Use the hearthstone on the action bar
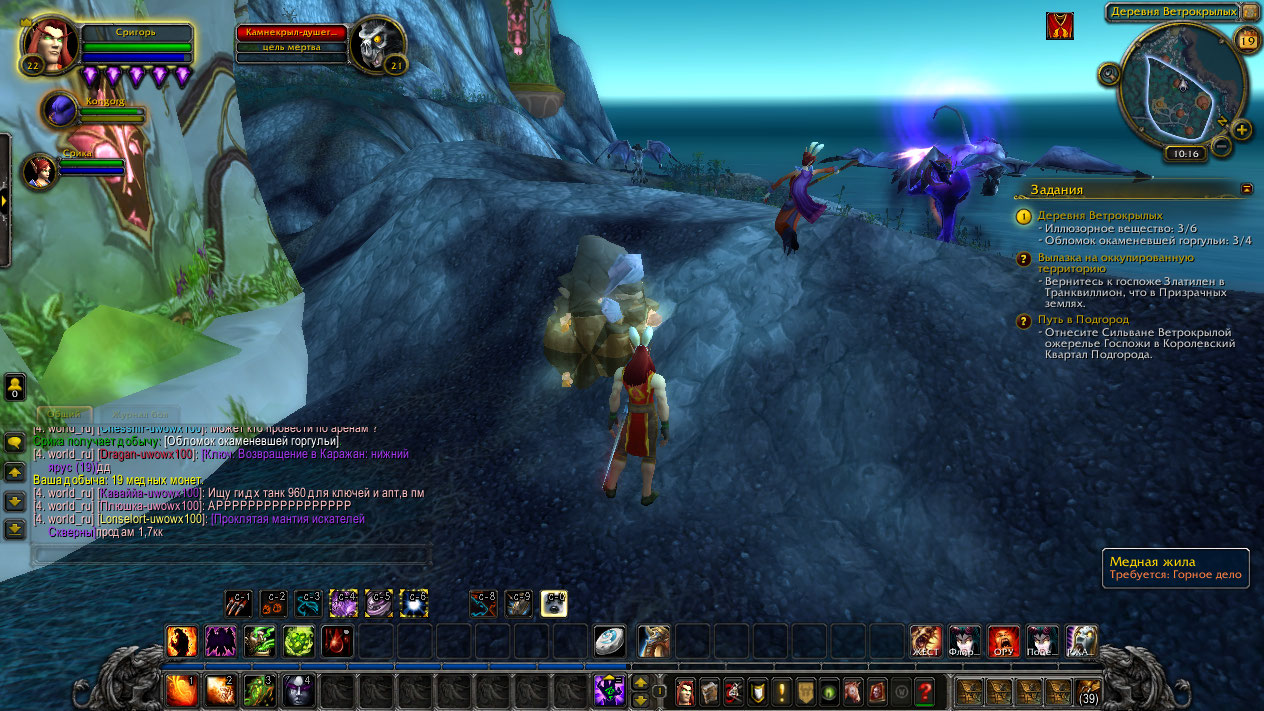Viewport: 1264px width, 711px height. (609, 641)
